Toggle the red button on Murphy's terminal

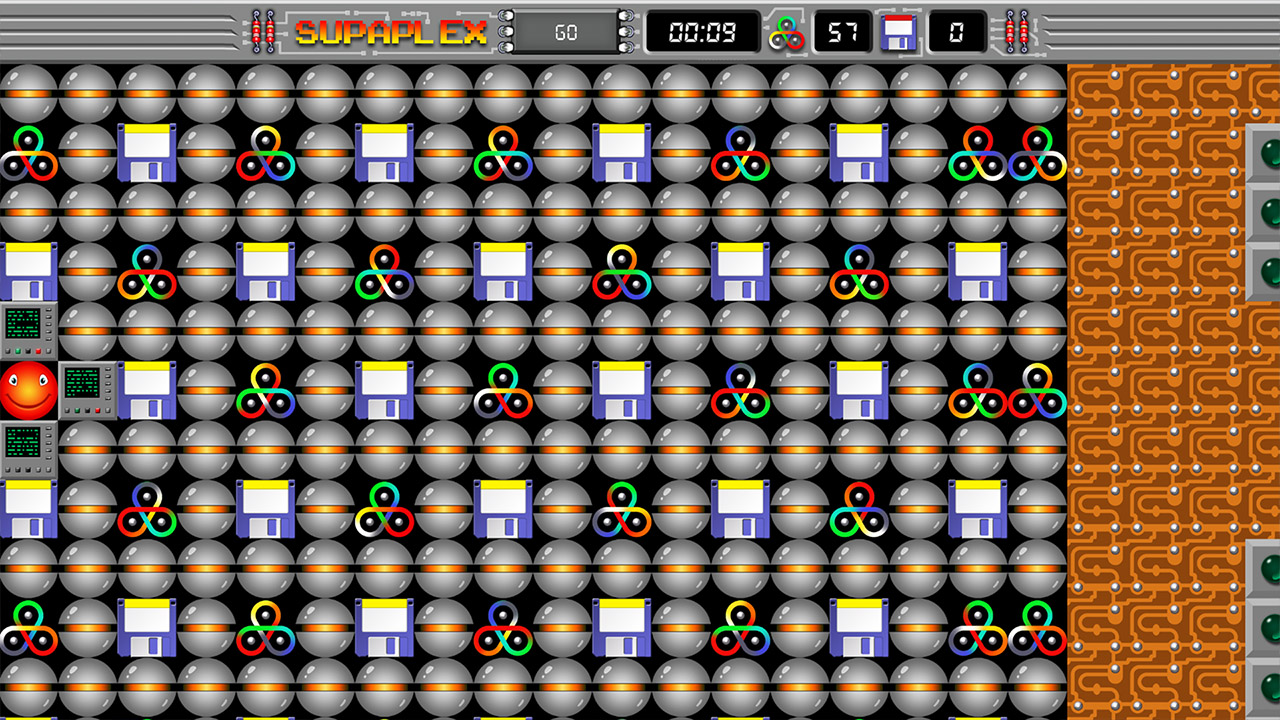(96, 410)
